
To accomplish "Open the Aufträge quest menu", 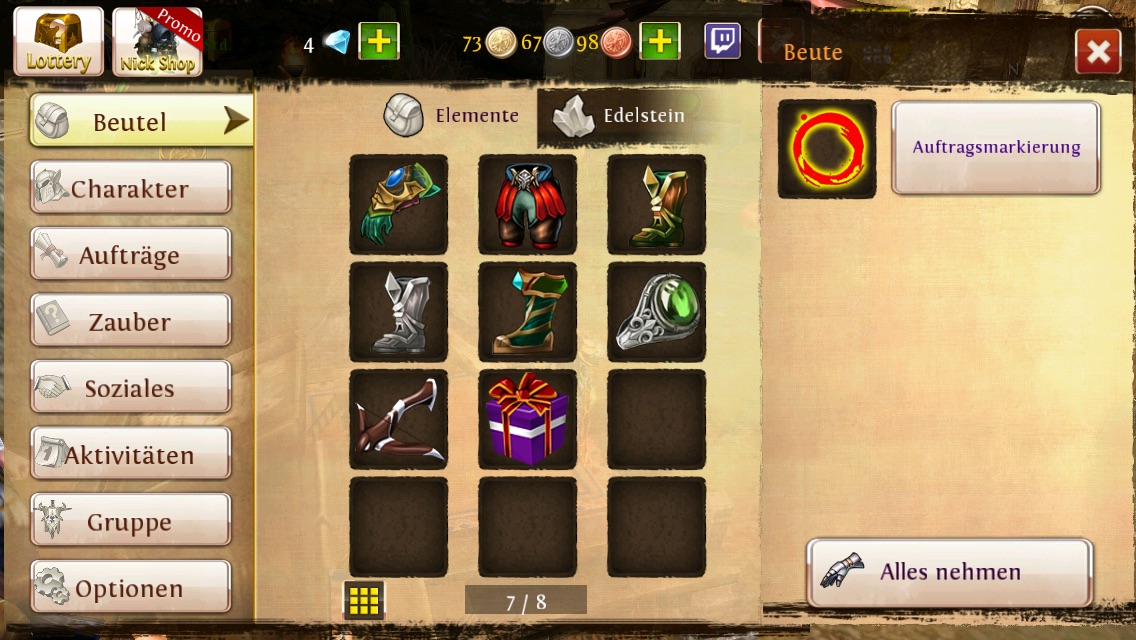I will pyautogui.click(x=130, y=255).
